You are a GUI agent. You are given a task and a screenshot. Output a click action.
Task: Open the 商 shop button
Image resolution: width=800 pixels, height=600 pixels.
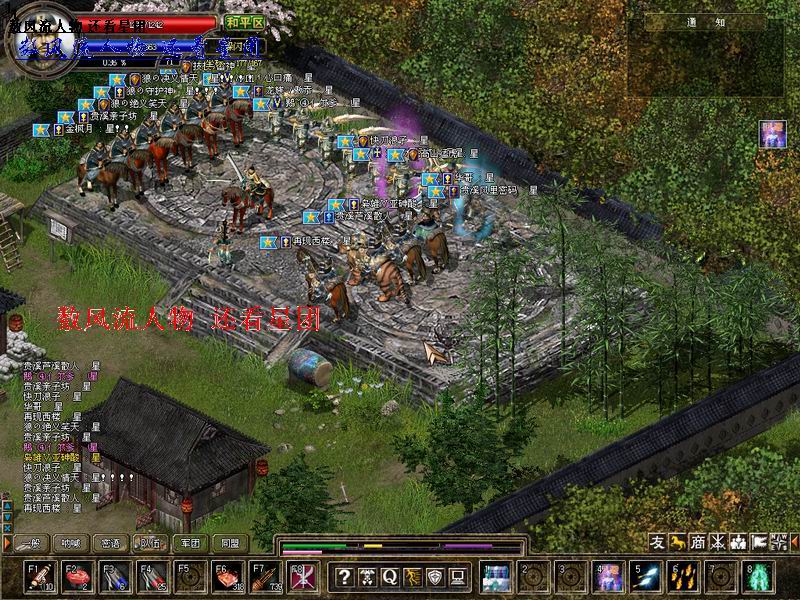tap(698, 542)
